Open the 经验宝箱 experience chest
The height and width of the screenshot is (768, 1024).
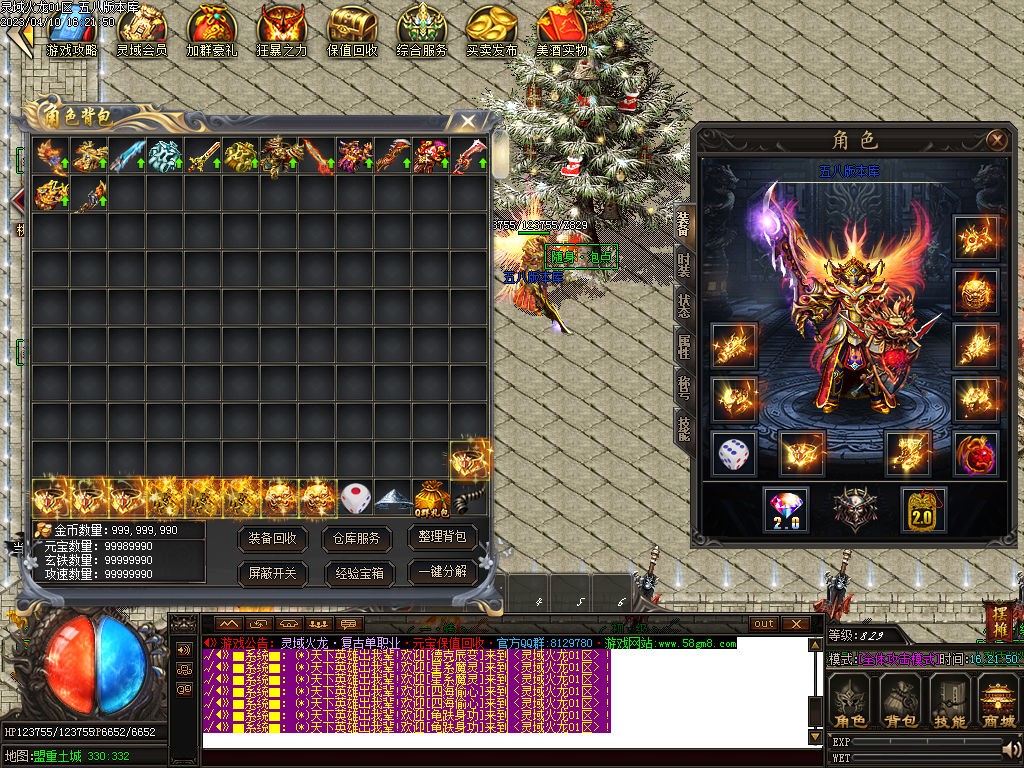357,573
